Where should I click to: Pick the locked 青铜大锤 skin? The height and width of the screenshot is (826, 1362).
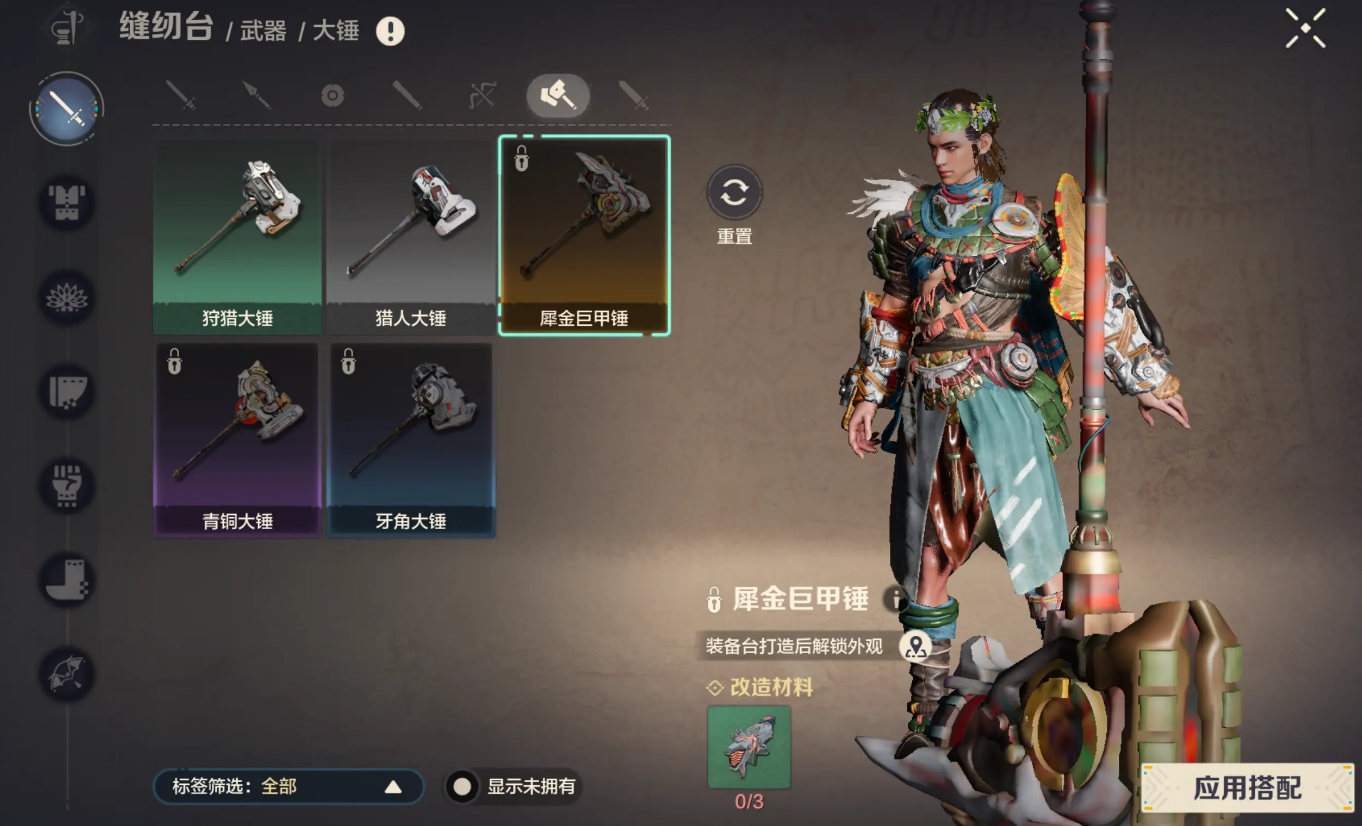pyautogui.click(x=237, y=440)
